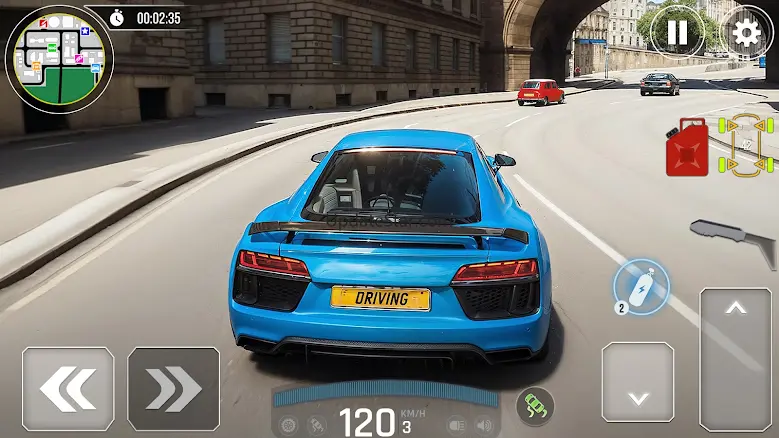Steer right with the right arrow button
The image size is (779, 438).
pyautogui.click(x=174, y=389)
